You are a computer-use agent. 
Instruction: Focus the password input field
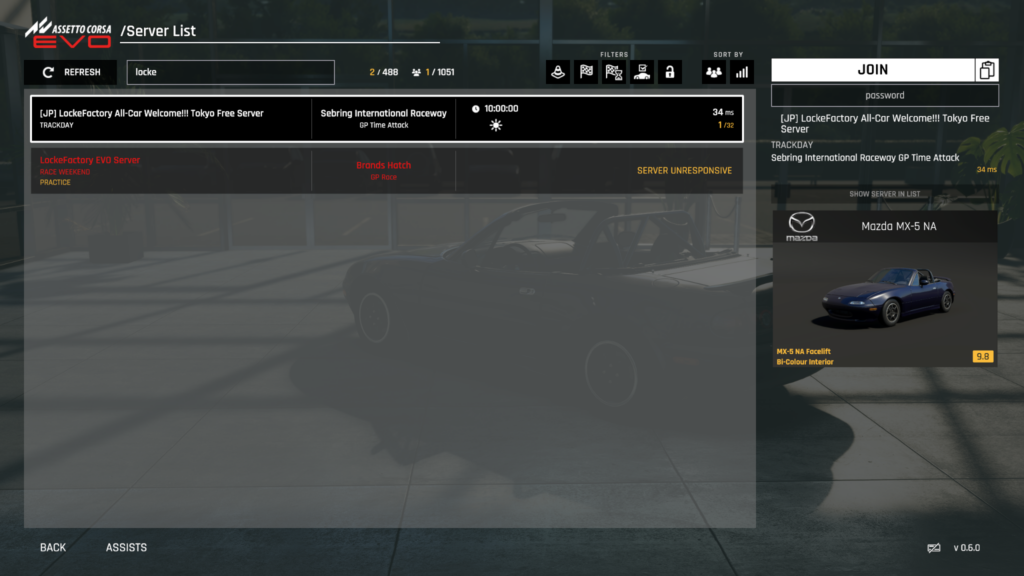coord(884,95)
